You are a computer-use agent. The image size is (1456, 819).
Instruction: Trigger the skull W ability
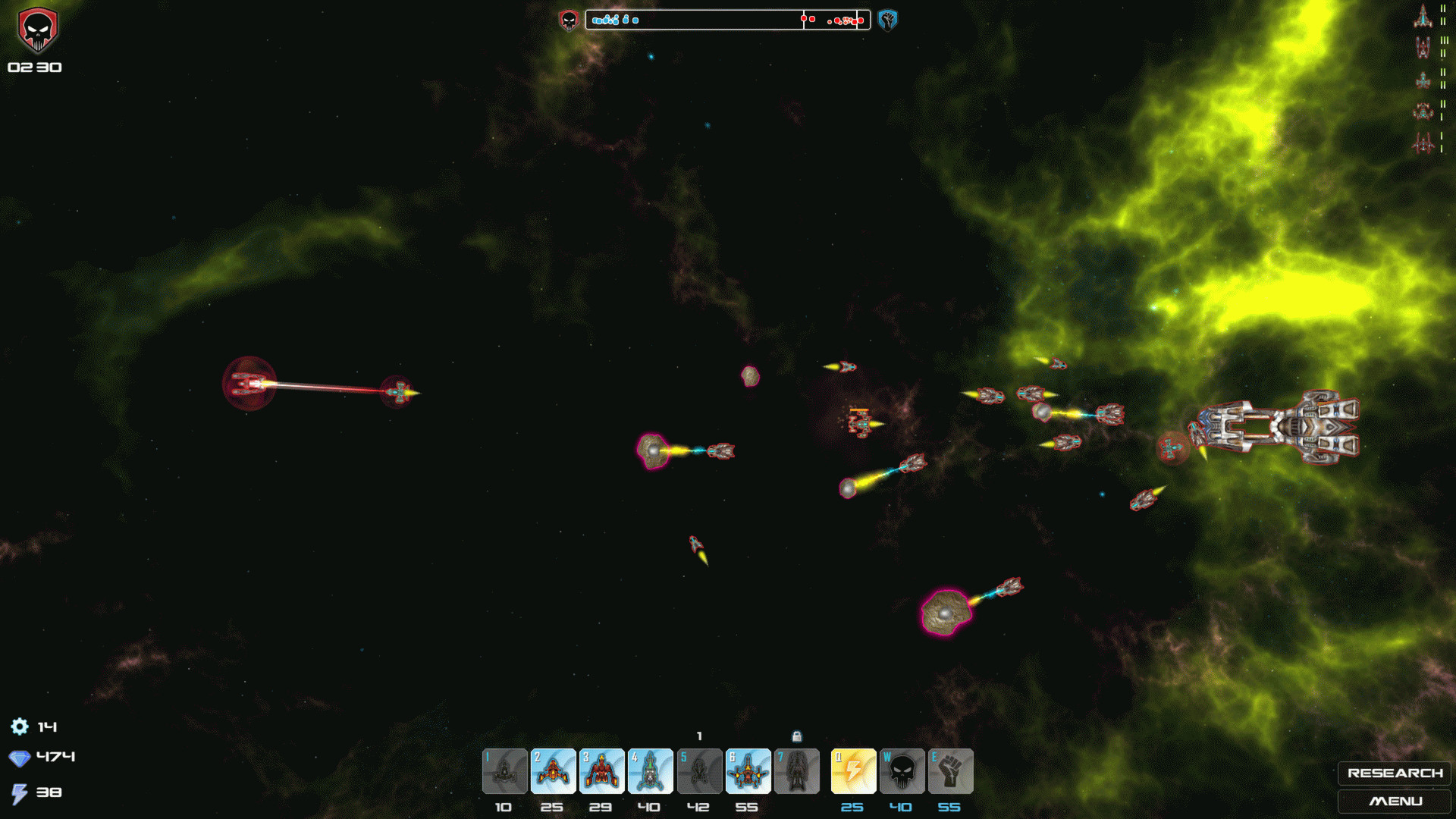902,771
